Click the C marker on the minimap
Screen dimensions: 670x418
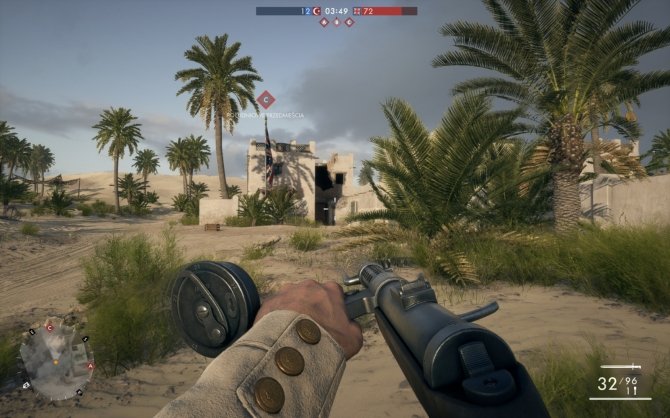48,328
